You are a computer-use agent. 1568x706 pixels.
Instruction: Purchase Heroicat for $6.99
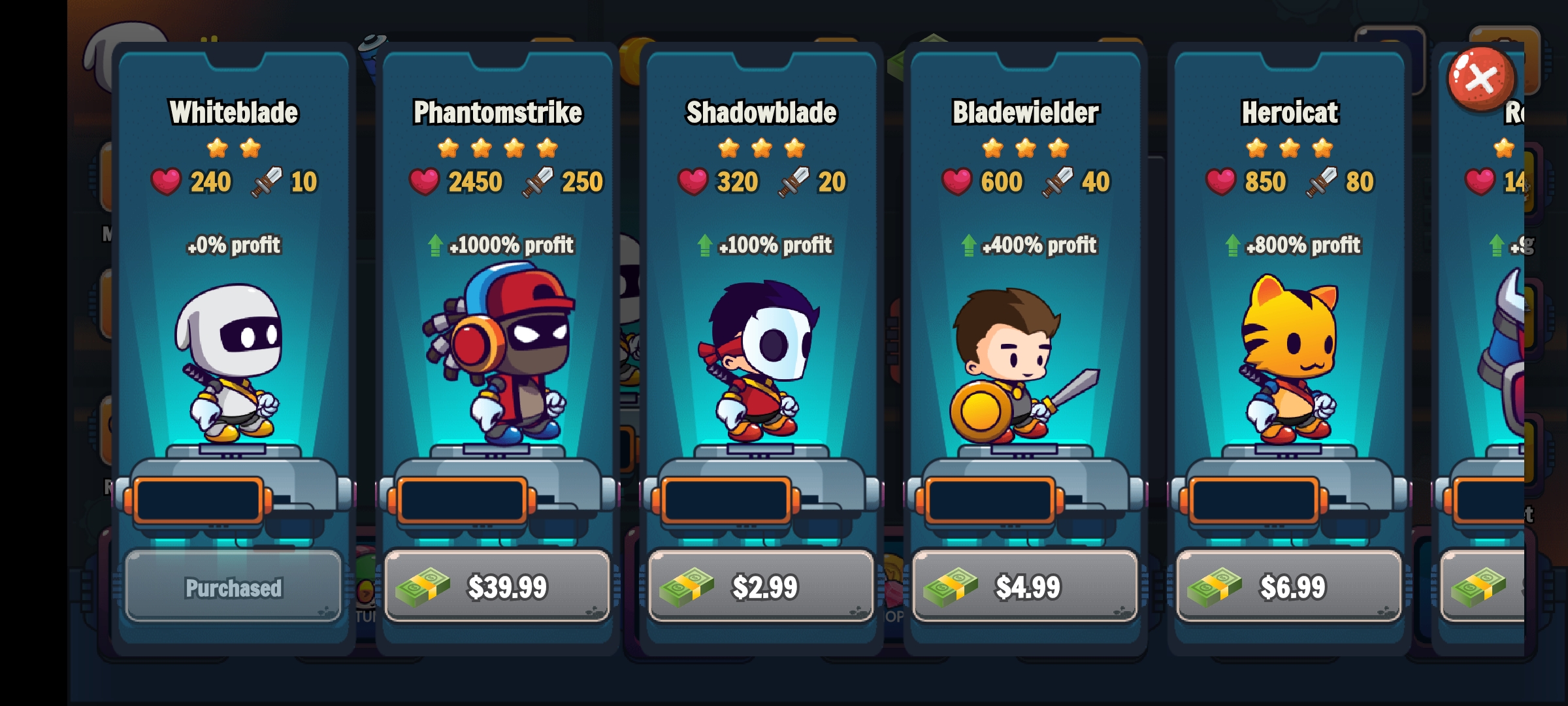1290,586
